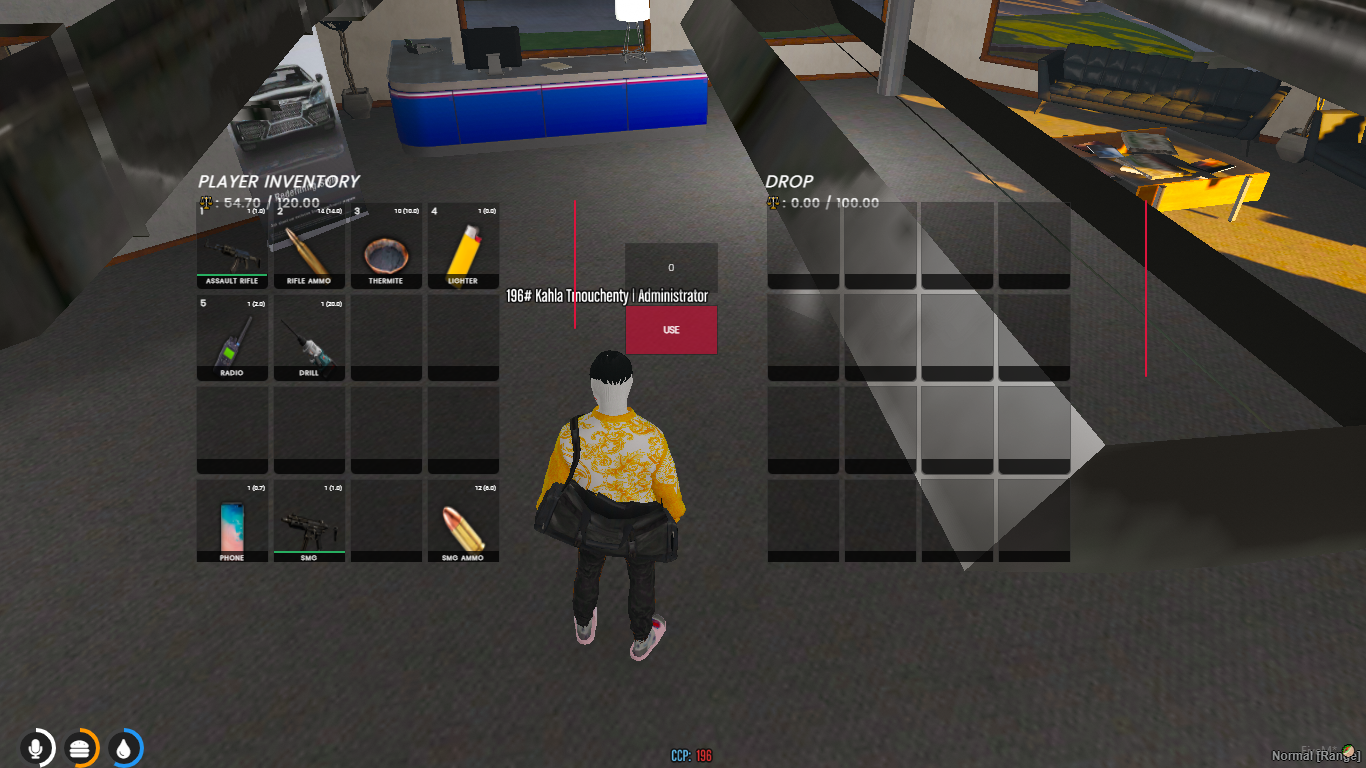The image size is (1366, 768).
Task: Click the PLAYER INVENTORY panel header
Action: (279, 181)
